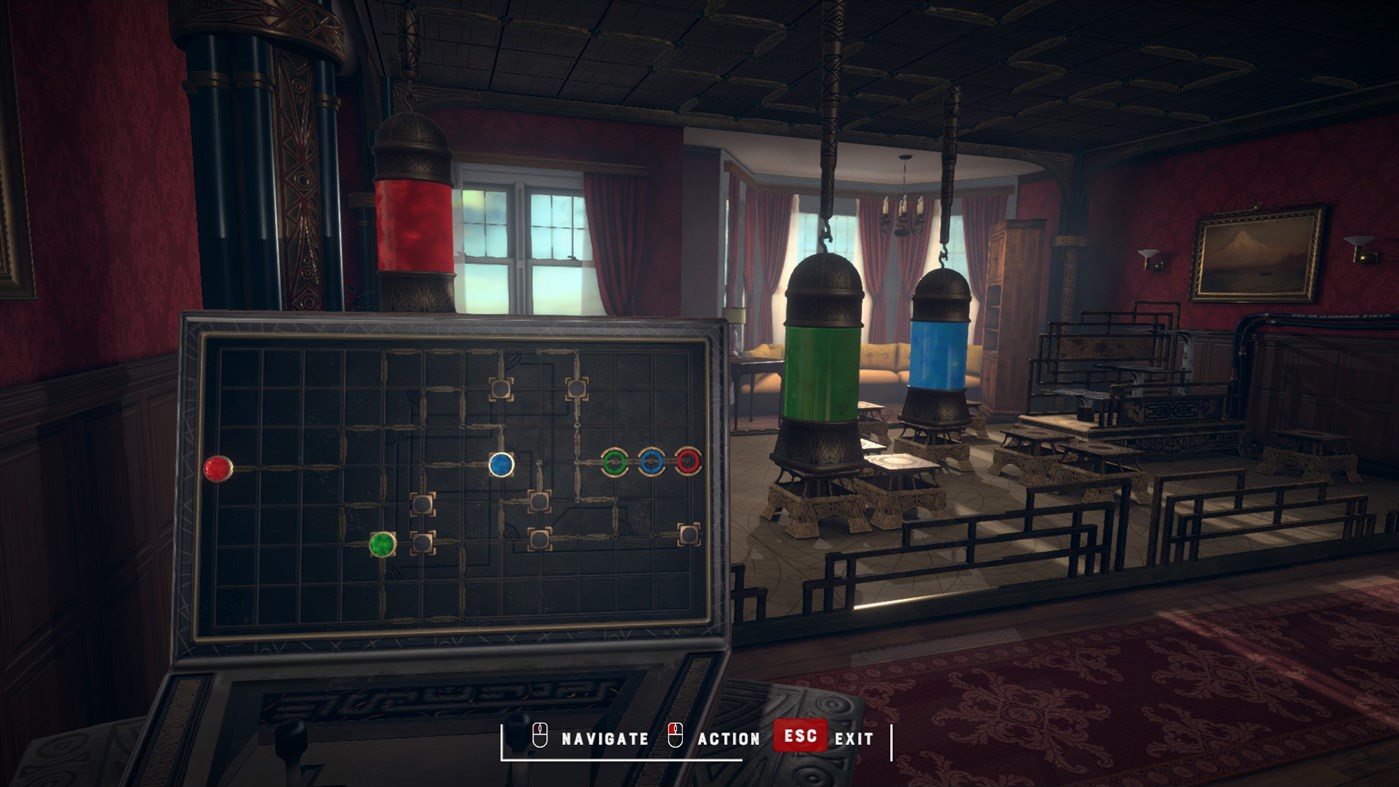
Task: Click the junction square below the blue node
Action: (x=539, y=500)
